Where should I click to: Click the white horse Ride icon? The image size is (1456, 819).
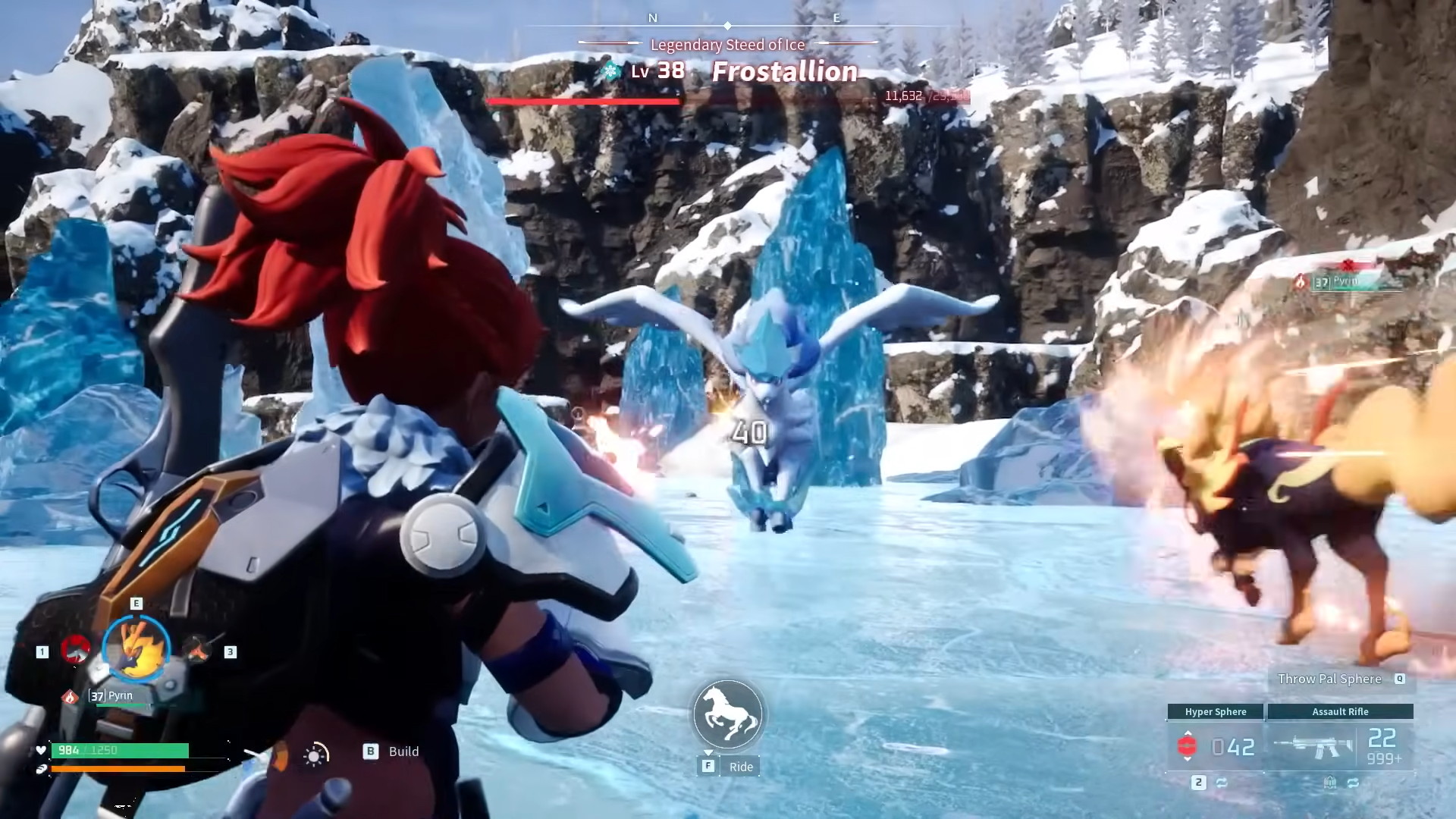(728, 715)
